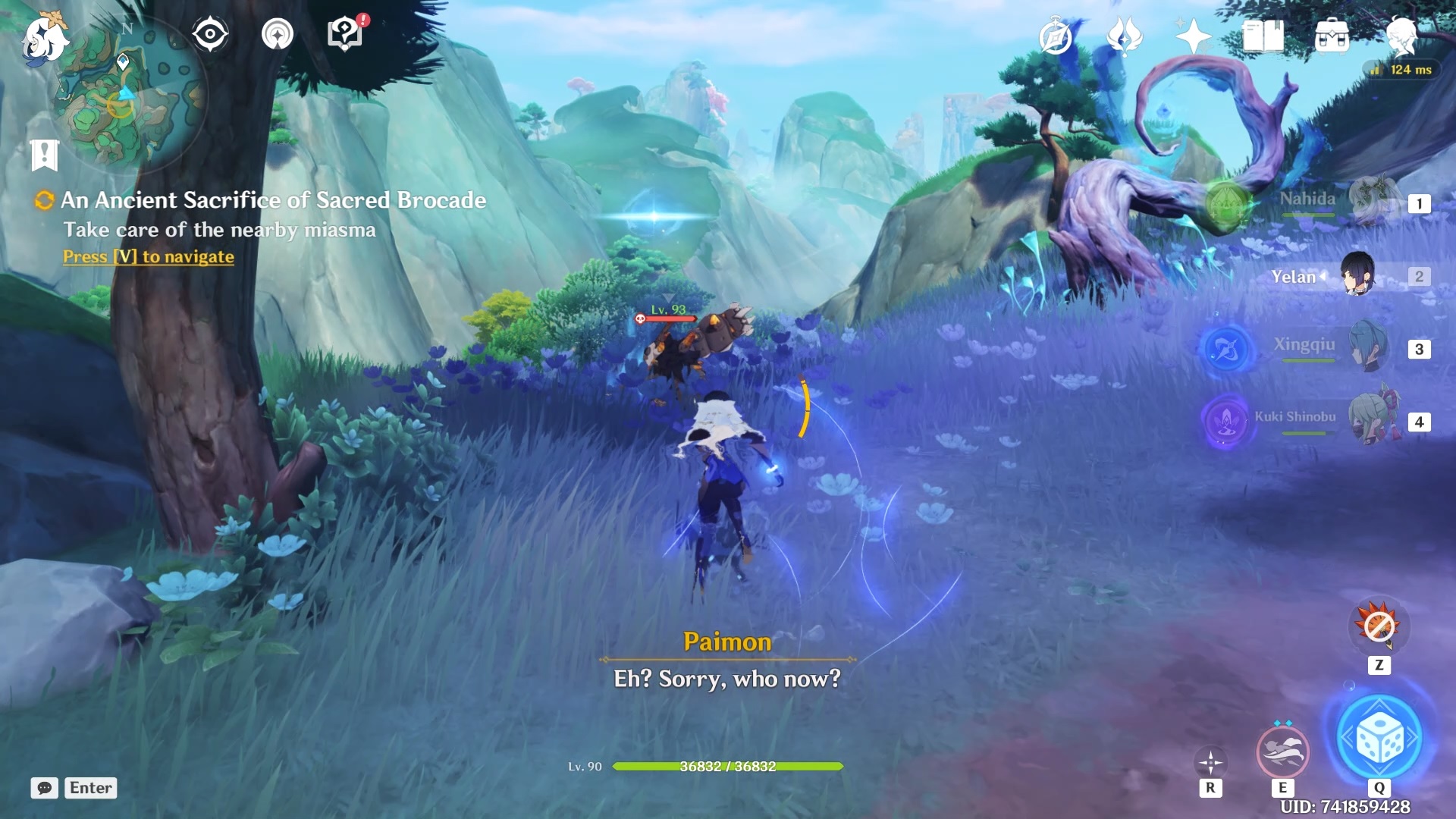The width and height of the screenshot is (1456, 819).
Task: Open the Battle Pass wings icon
Action: tap(1125, 34)
